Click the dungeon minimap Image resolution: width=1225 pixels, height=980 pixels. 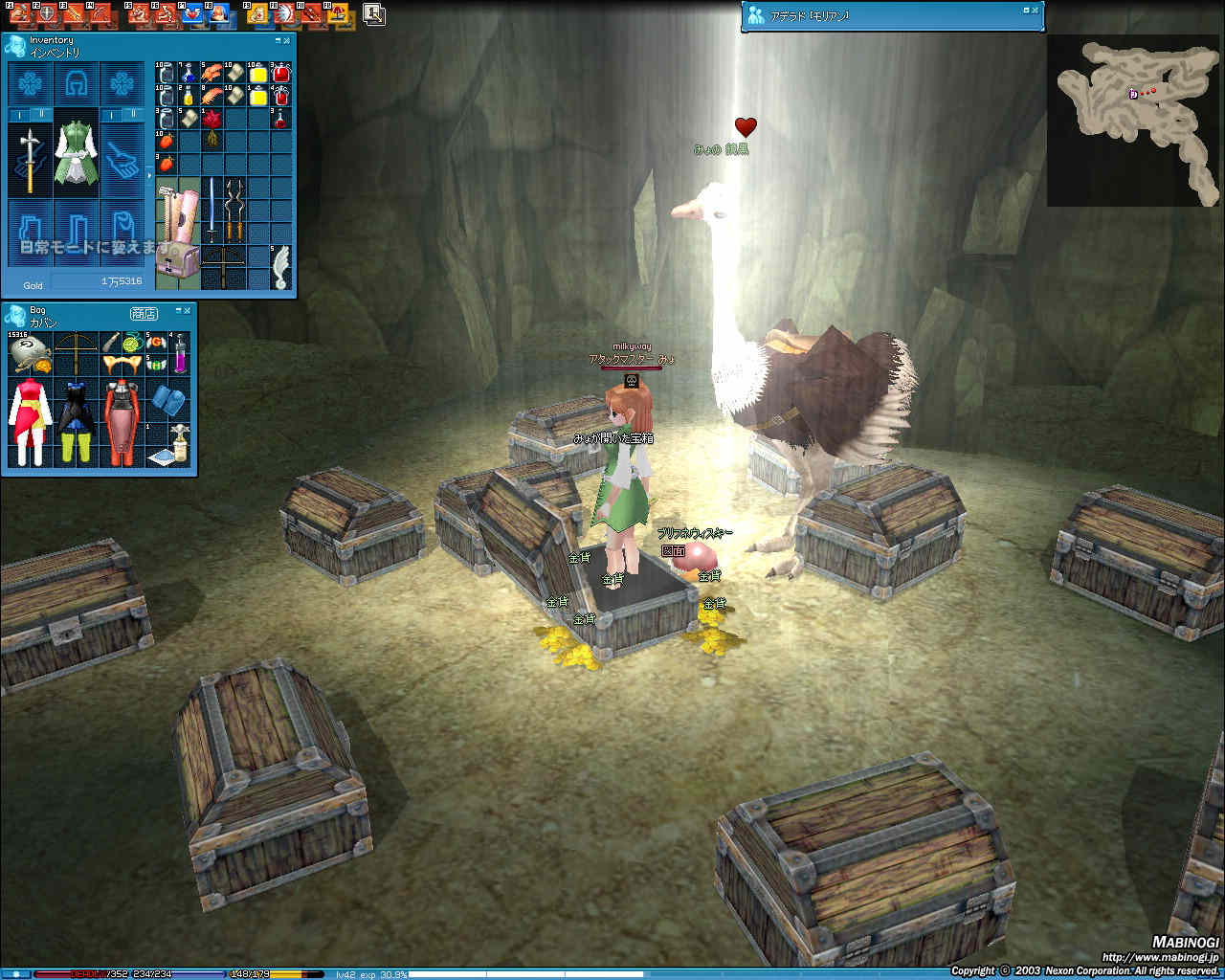(x=1133, y=120)
